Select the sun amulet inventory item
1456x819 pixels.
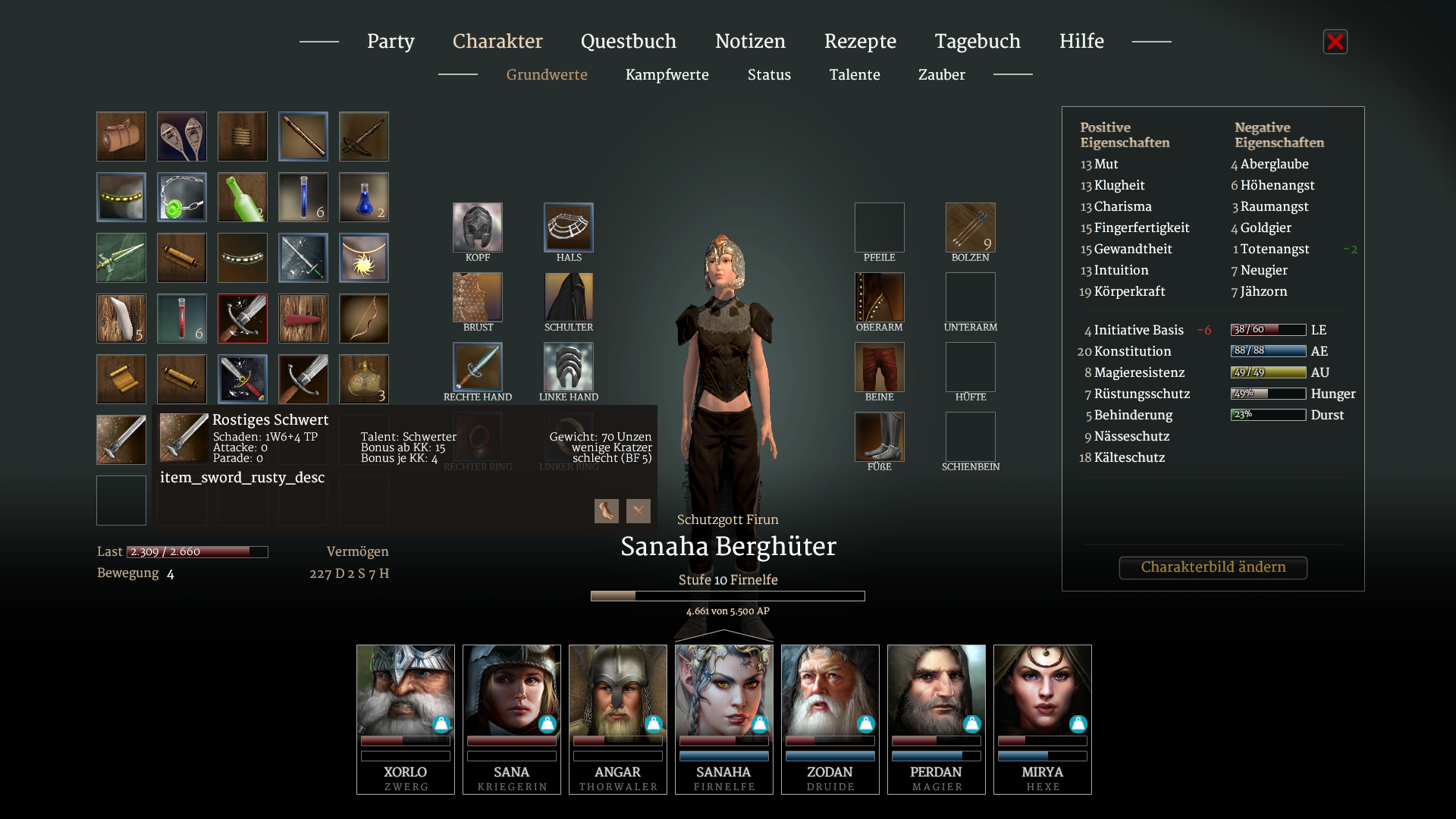point(364,258)
